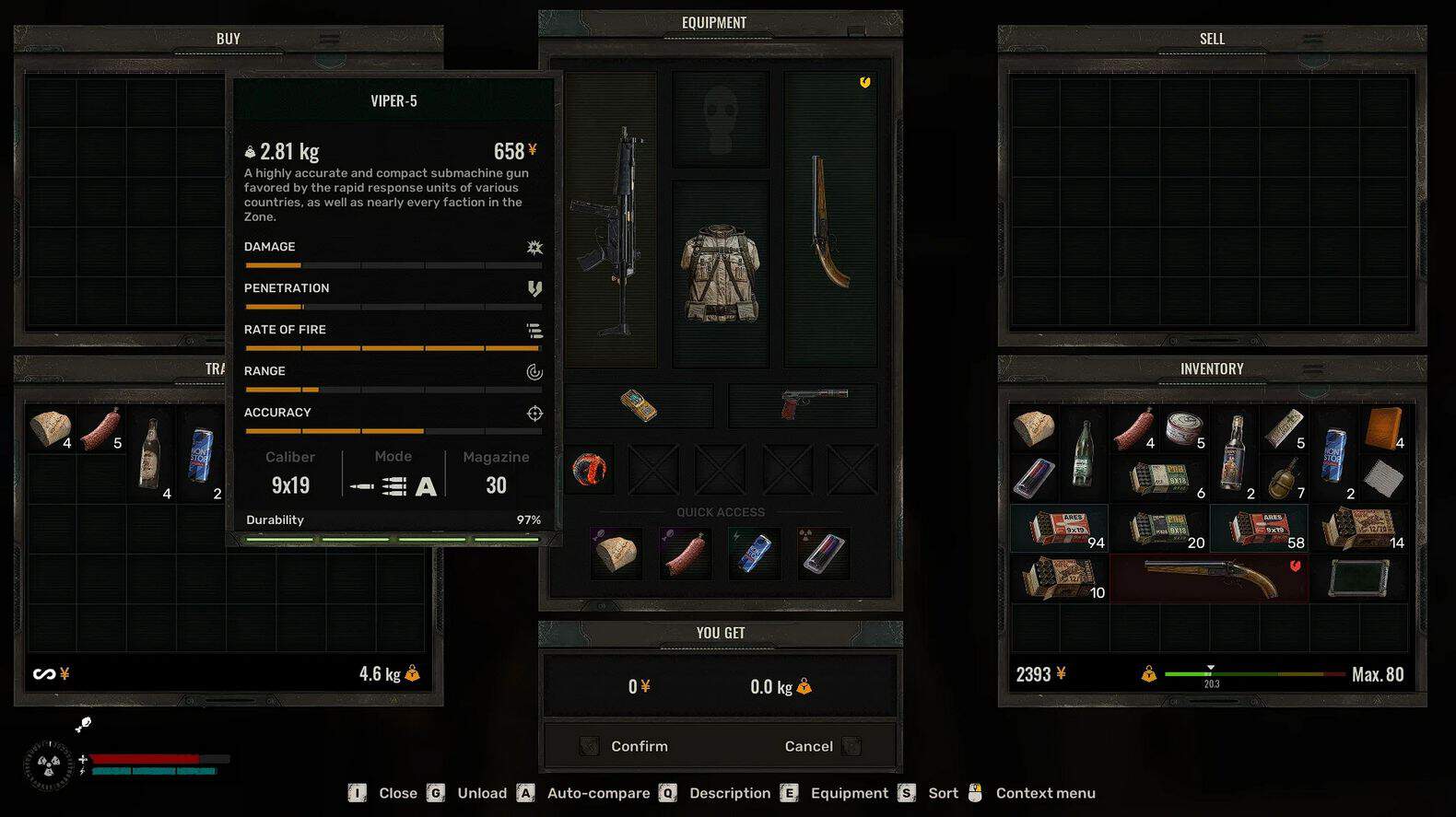Image resolution: width=1456 pixels, height=817 pixels.
Task: Choose the sausage quick access slot
Action: coord(686,553)
